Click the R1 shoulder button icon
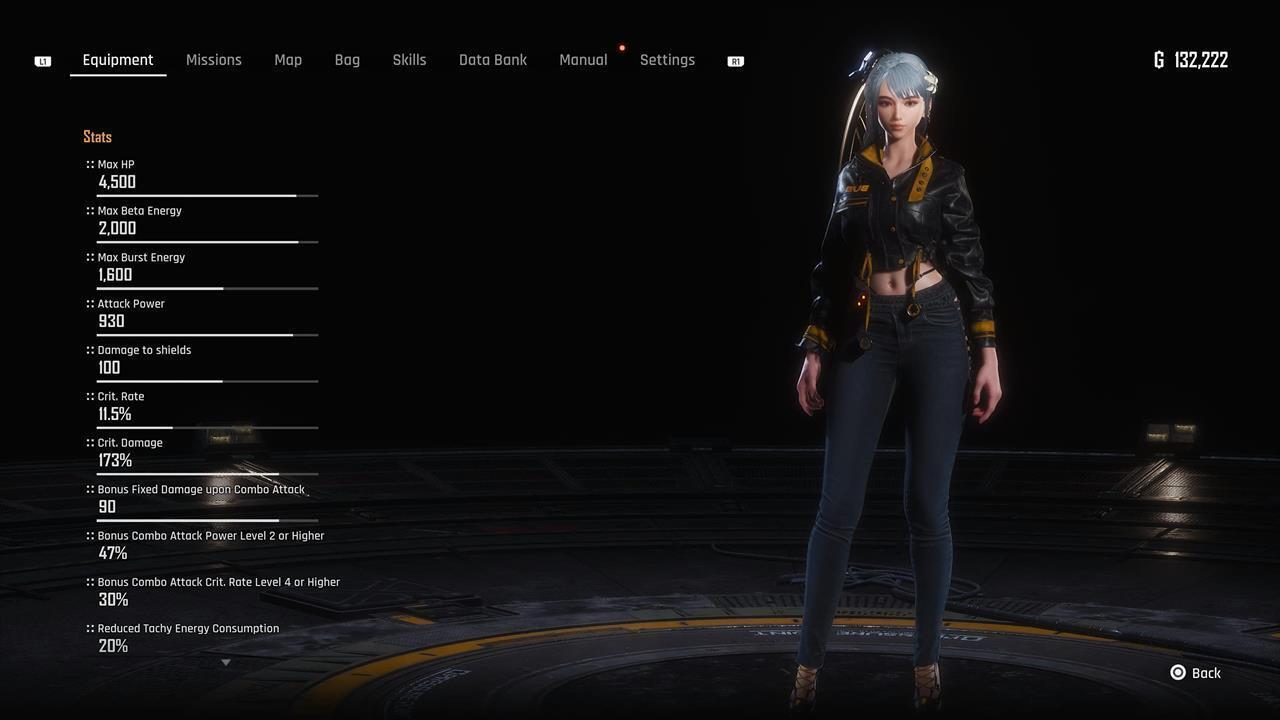 735,60
